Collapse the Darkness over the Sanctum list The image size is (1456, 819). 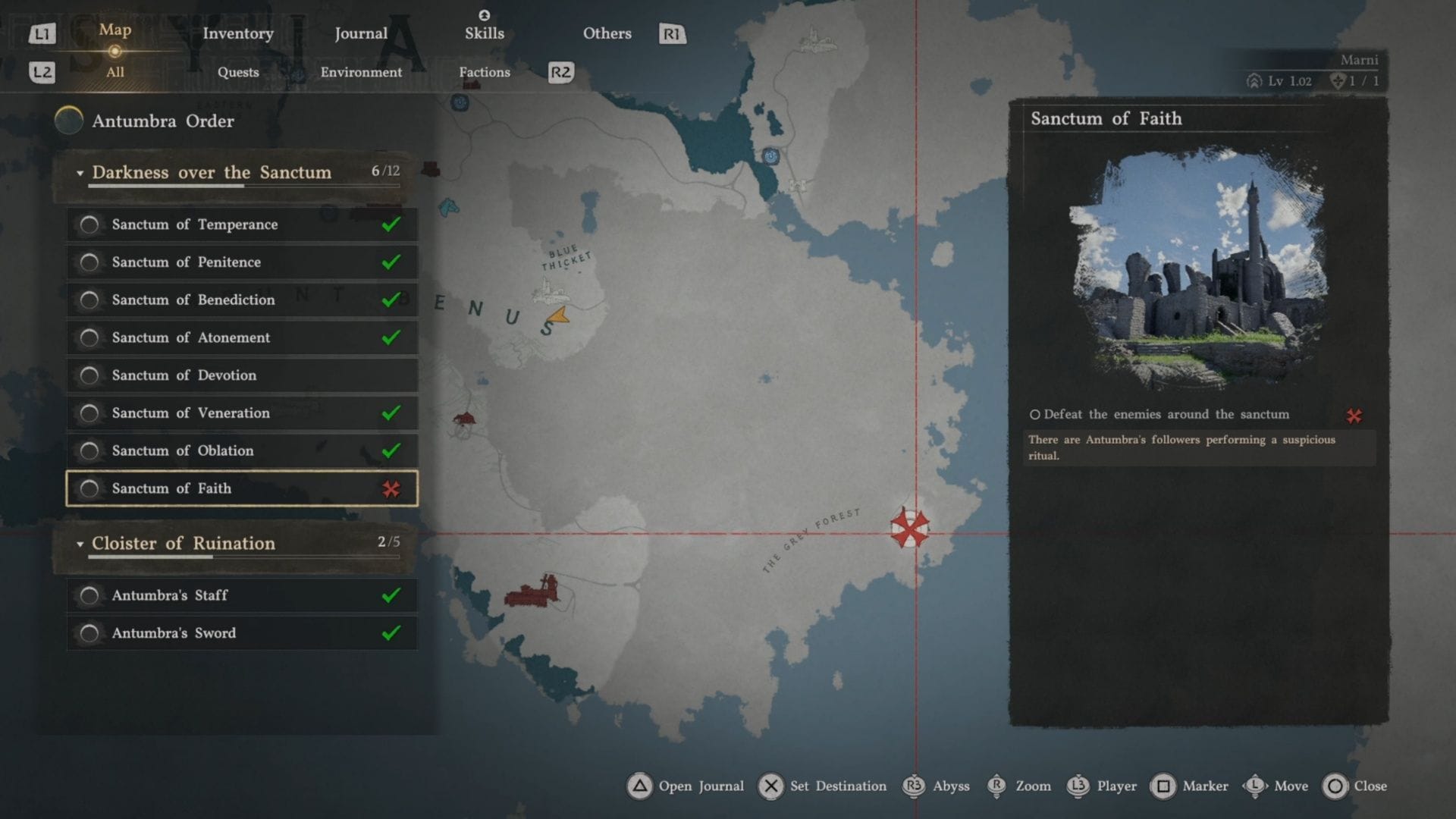pyautogui.click(x=80, y=174)
